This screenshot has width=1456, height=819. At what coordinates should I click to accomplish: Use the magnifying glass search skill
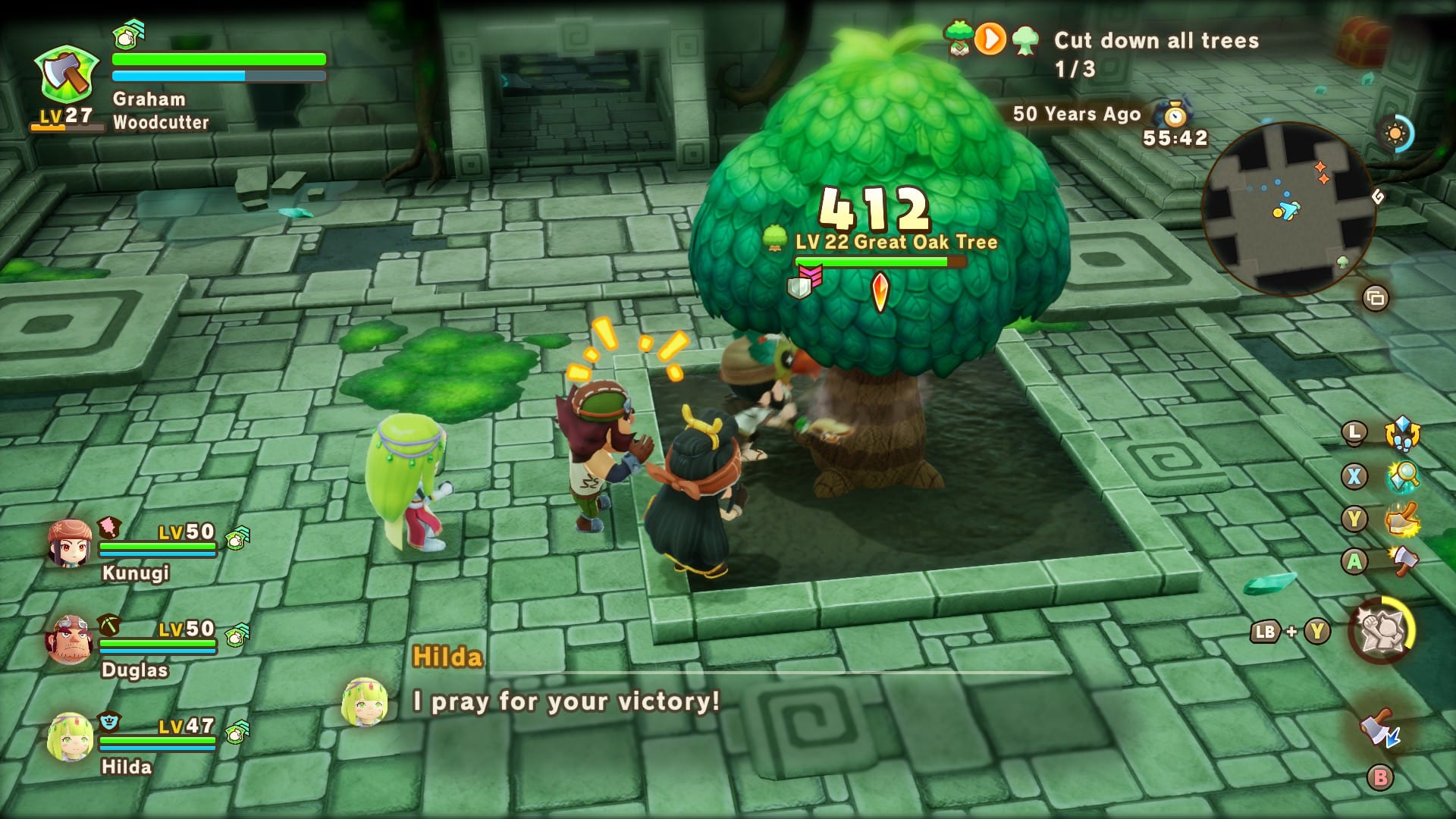[1402, 476]
